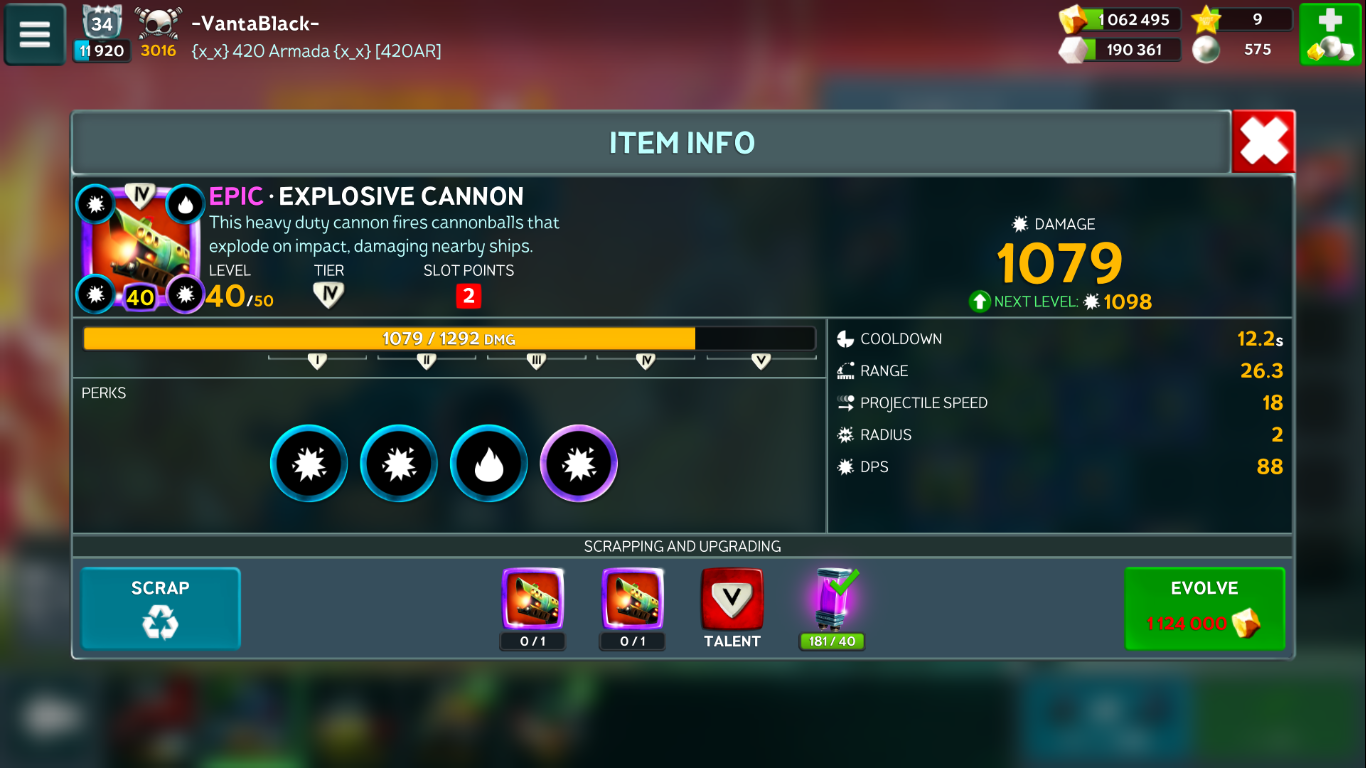Image resolution: width=1366 pixels, height=768 pixels.
Task: Open the hamburger main menu
Action: pyautogui.click(x=35, y=35)
